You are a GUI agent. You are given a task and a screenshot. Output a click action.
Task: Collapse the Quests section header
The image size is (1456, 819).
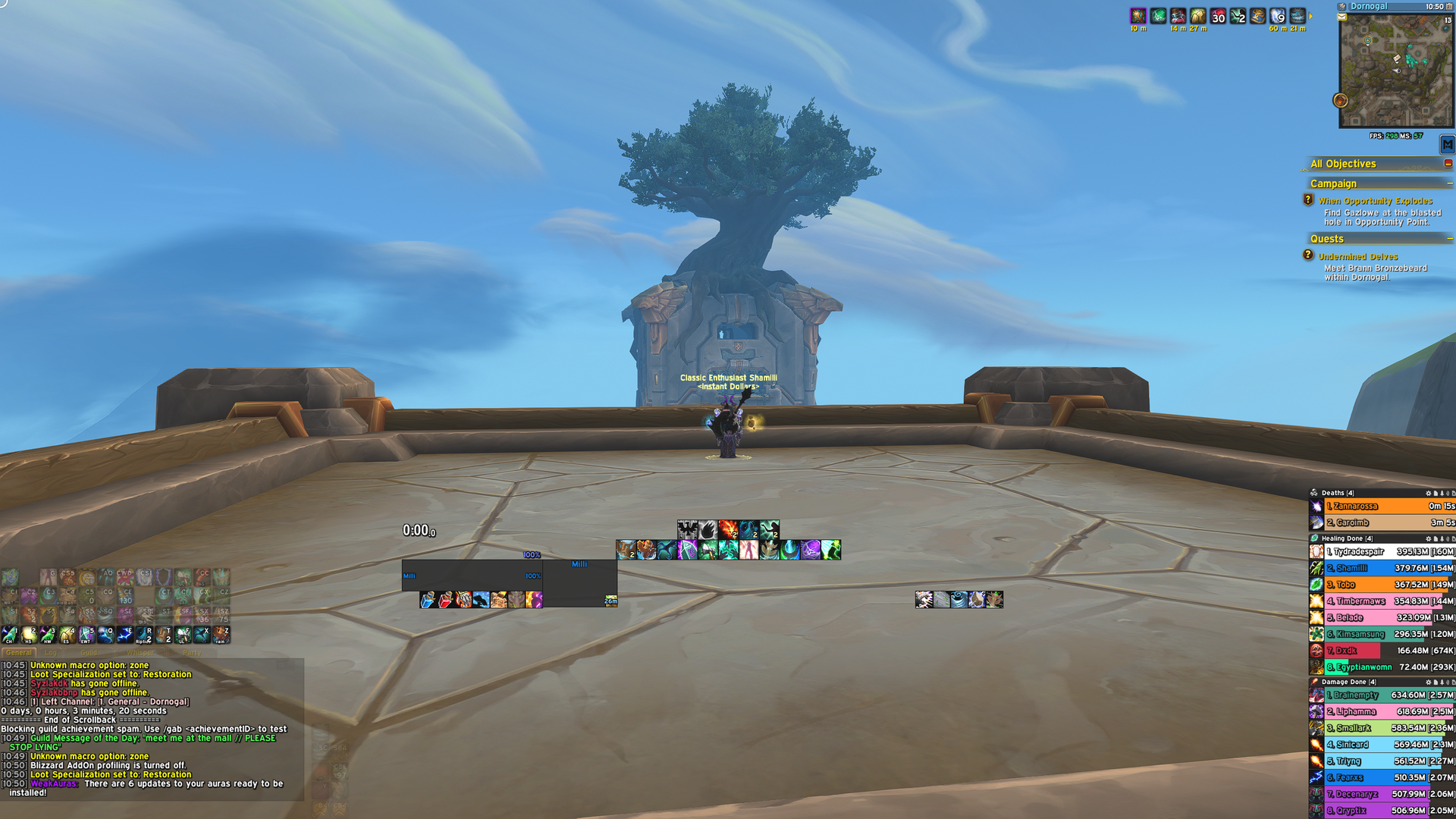click(x=1449, y=239)
